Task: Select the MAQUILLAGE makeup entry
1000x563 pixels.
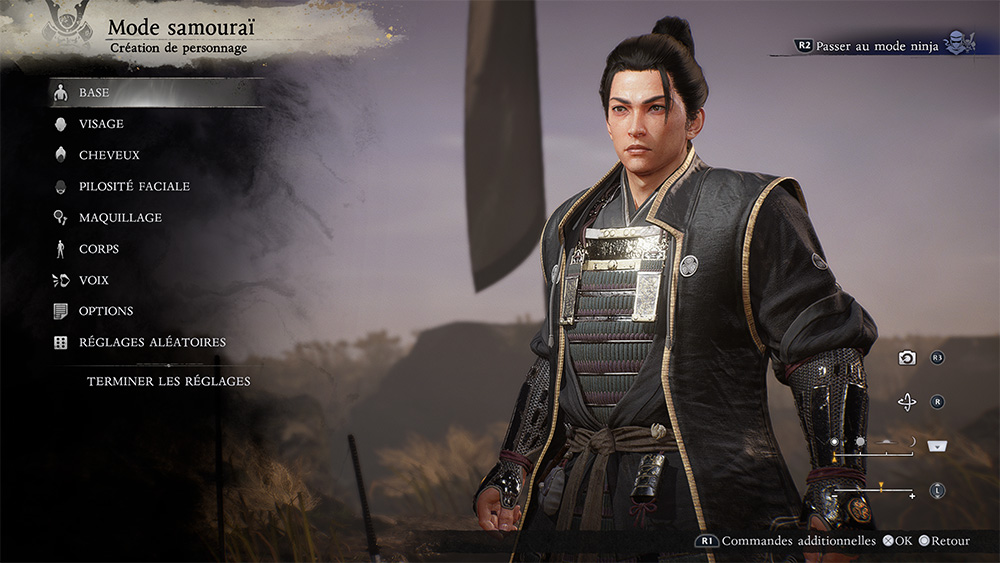Action: [120, 217]
